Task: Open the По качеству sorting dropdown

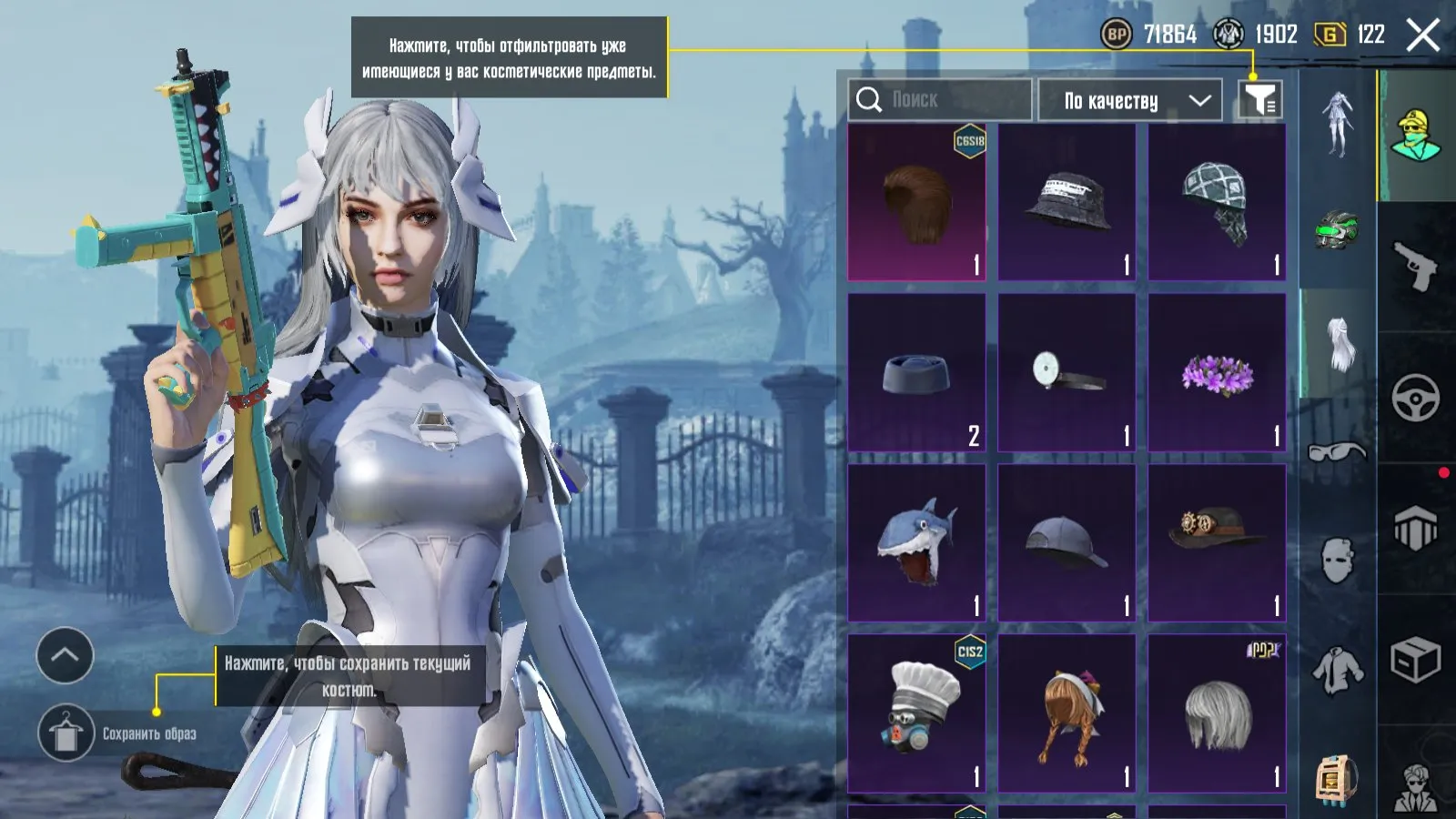Action: [x=1136, y=100]
